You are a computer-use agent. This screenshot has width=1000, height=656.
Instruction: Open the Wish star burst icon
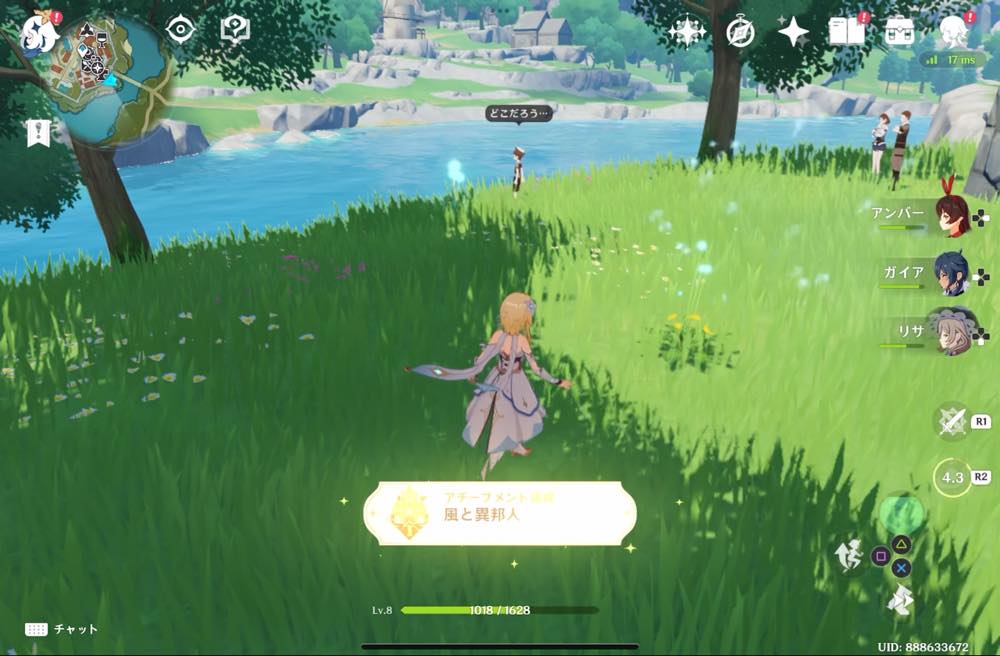click(x=687, y=32)
